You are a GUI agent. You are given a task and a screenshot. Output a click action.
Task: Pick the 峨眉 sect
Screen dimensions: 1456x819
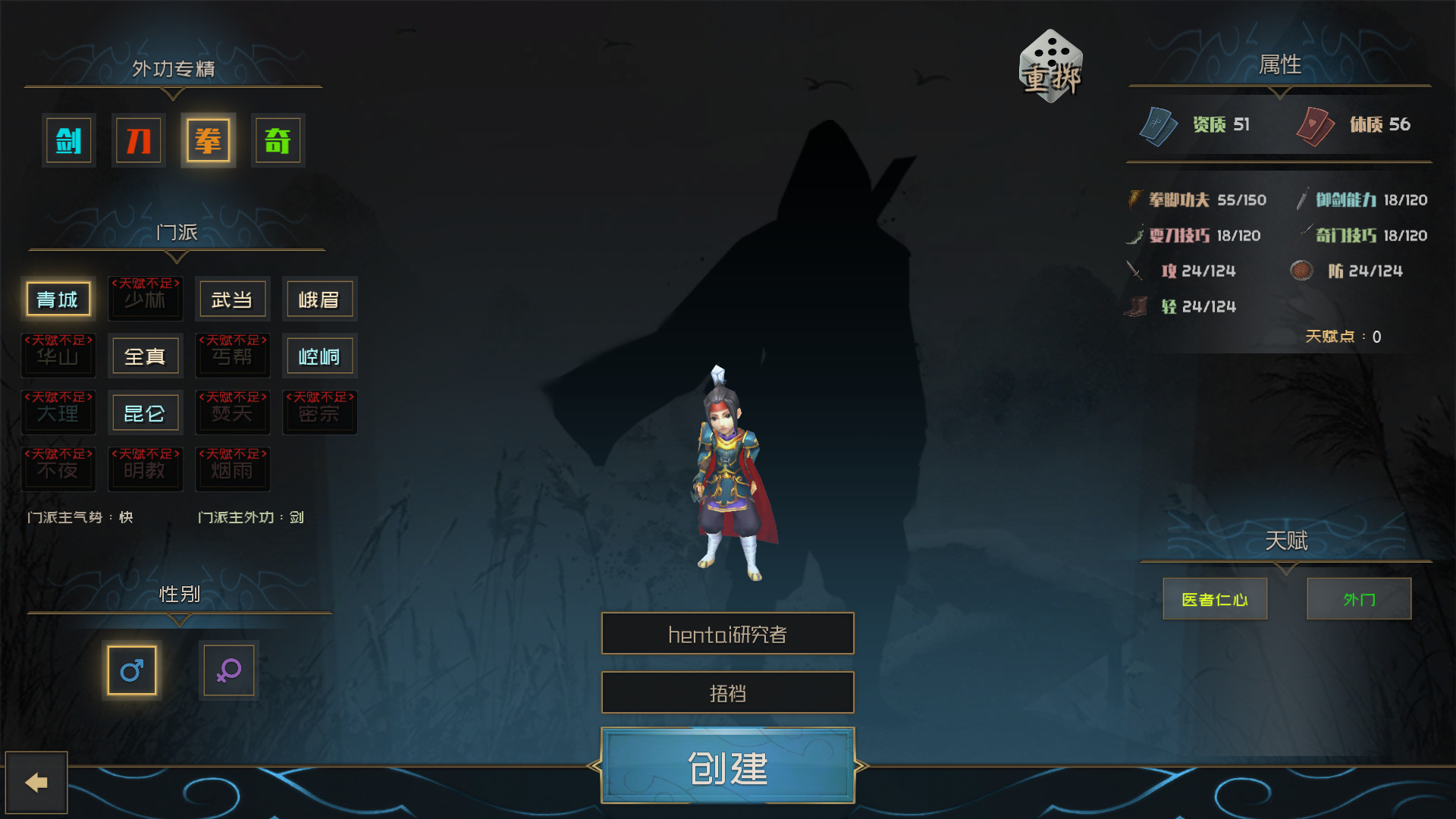pos(319,300)
